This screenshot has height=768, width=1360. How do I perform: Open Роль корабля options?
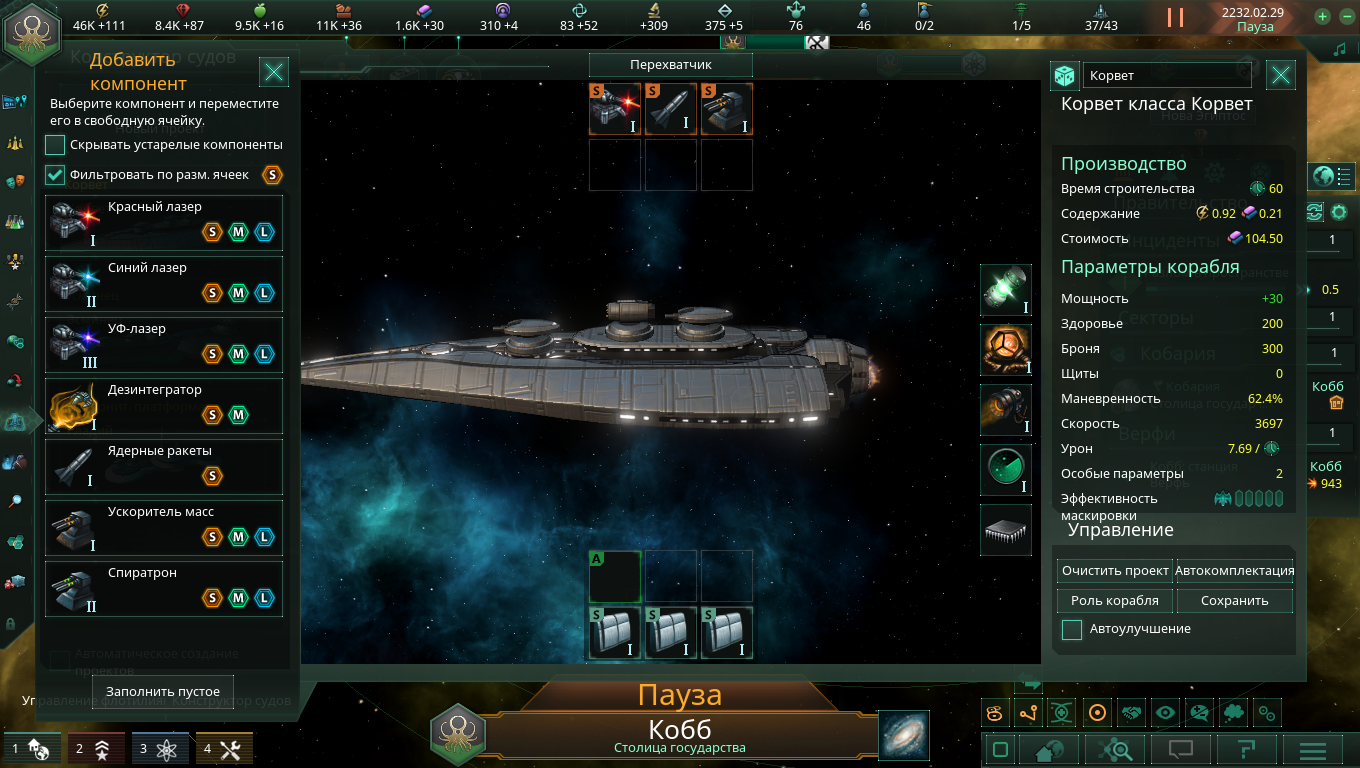click(x=1115, y=601)
